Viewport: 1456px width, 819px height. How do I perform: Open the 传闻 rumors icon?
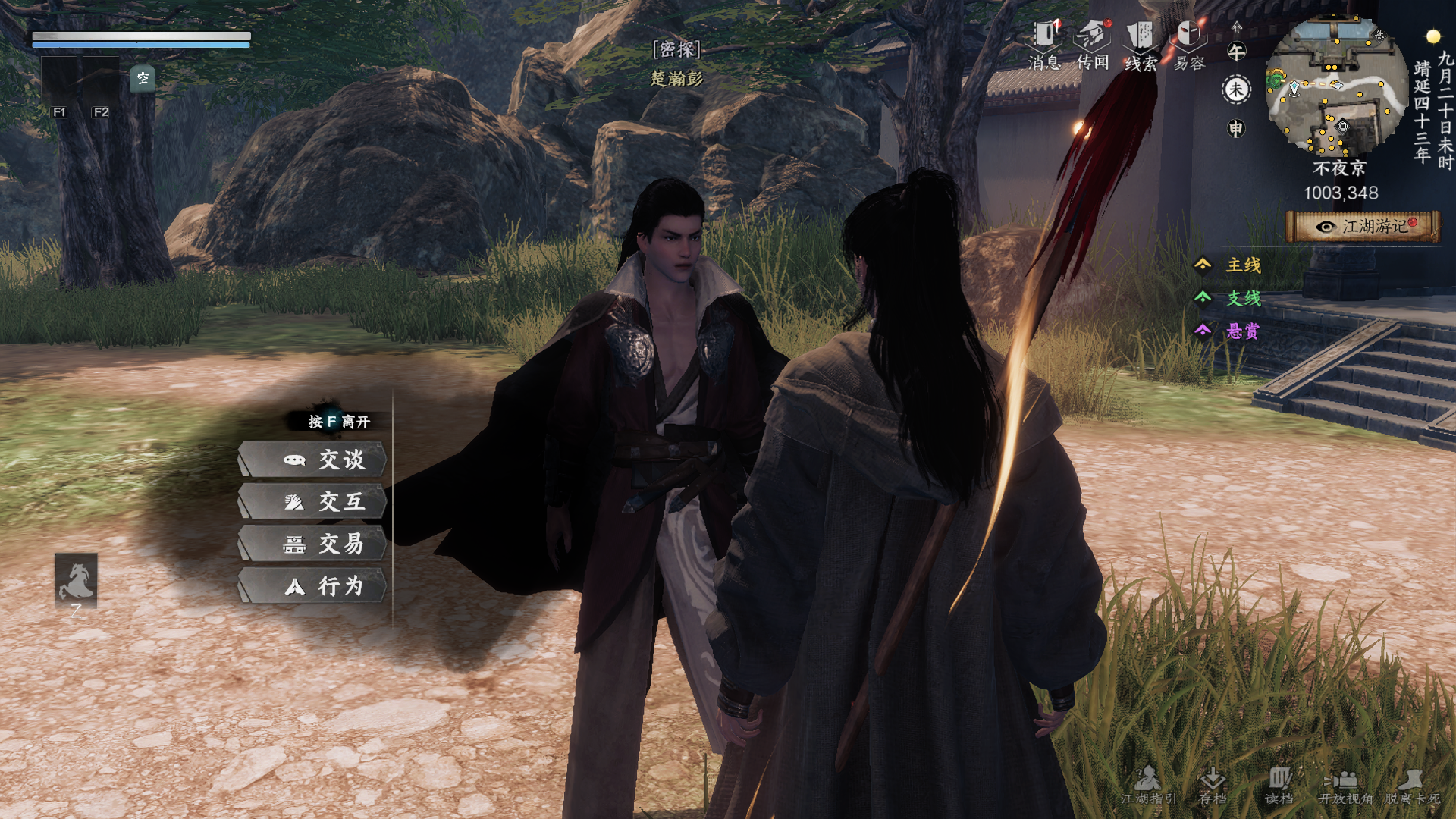click(1093, 44)
